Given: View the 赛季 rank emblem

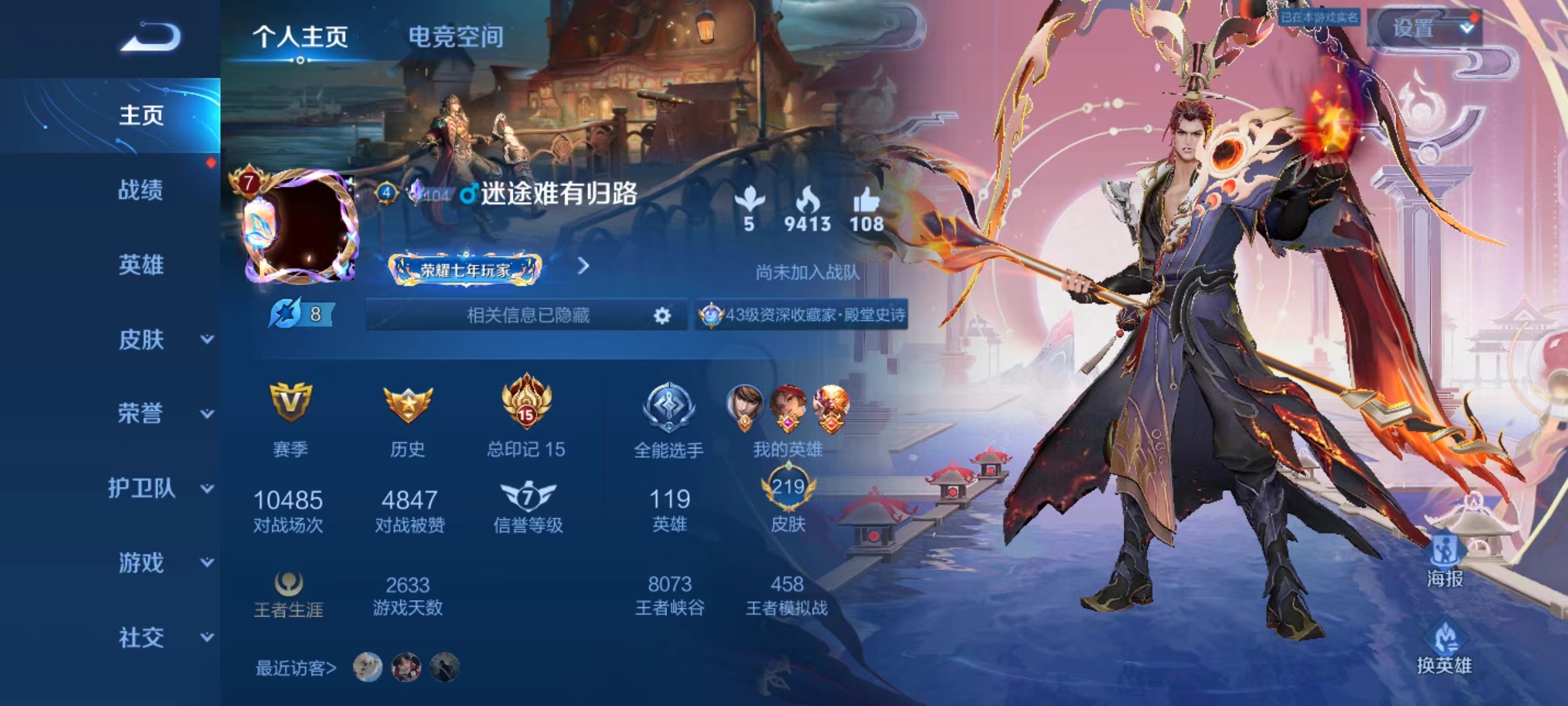Looking at the screenshot, I should [x=290, y=403].
